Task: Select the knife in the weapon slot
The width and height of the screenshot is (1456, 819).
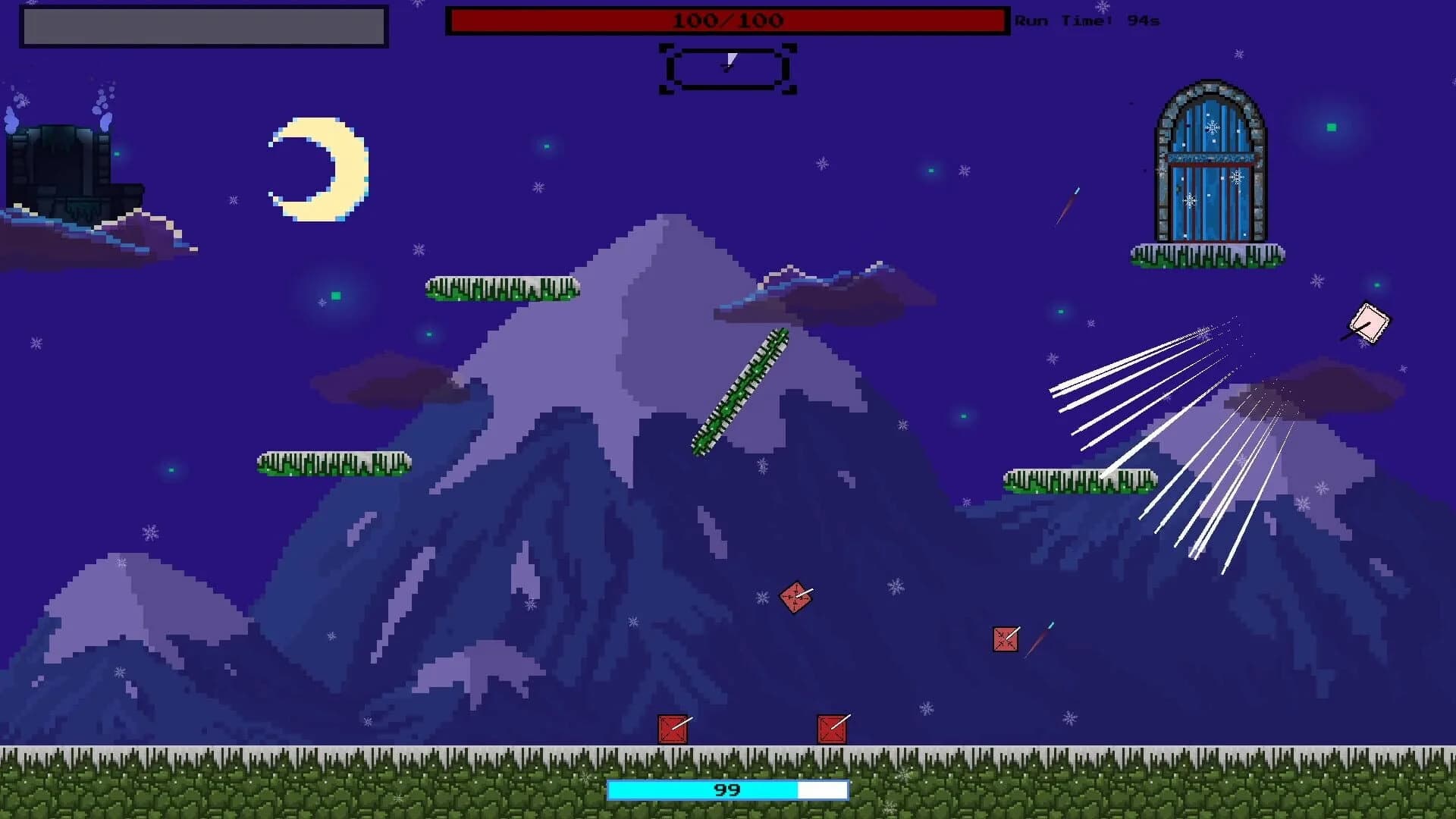Action: pyautogui.click(x=726, y=67)
